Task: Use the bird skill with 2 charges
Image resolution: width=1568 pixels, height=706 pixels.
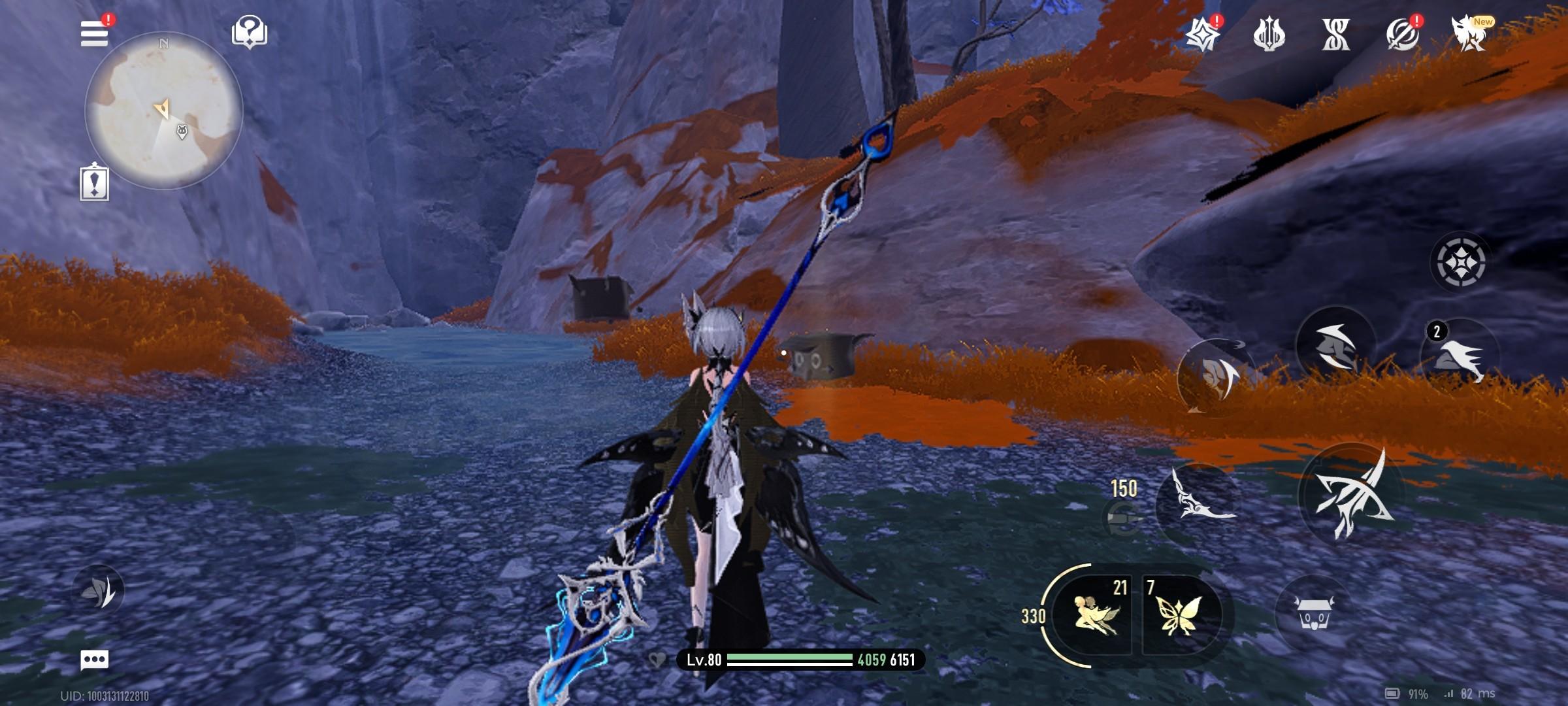Action: (x=1460, y=356)
